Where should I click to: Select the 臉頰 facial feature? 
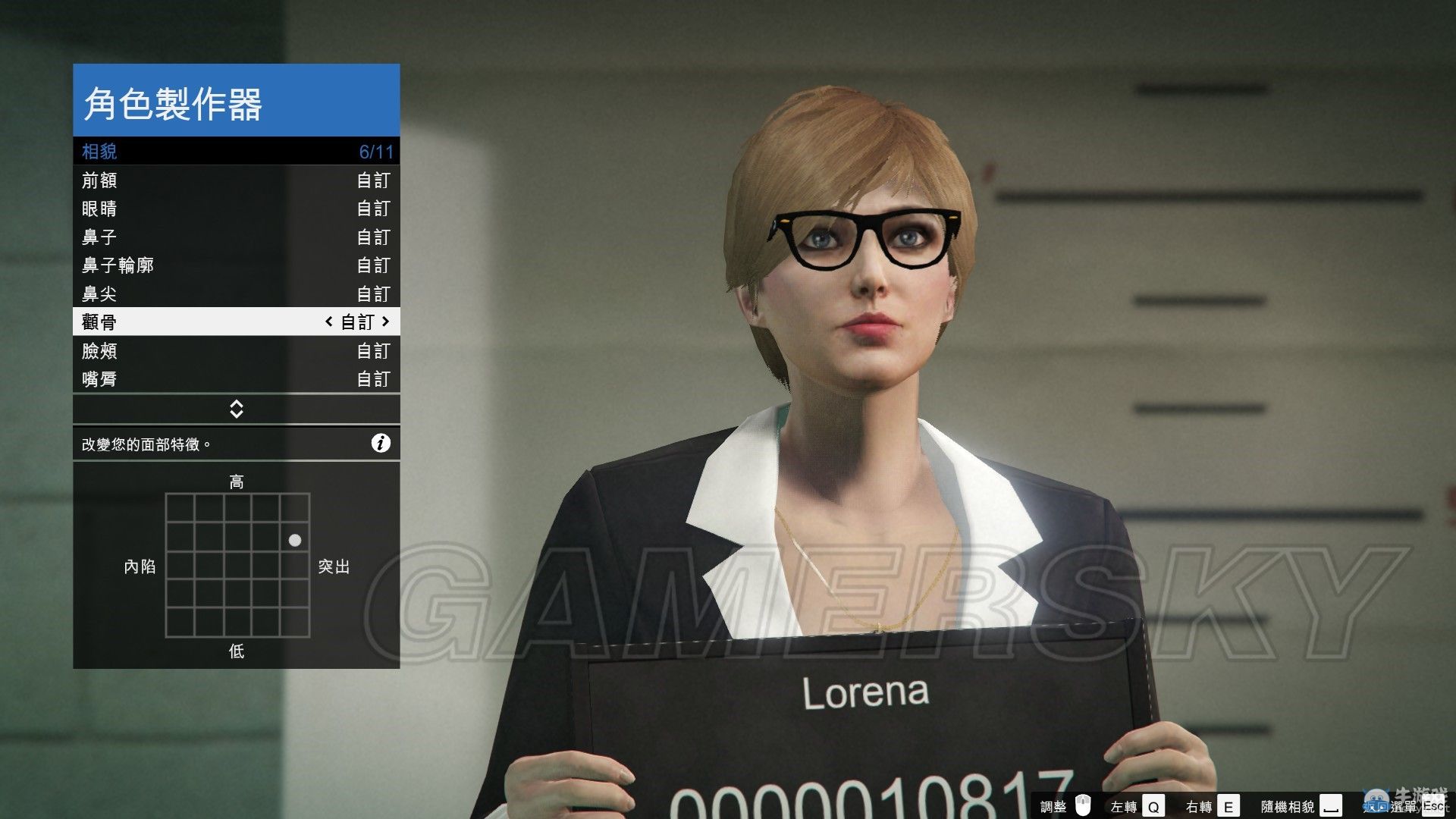(x=236, y=350)
